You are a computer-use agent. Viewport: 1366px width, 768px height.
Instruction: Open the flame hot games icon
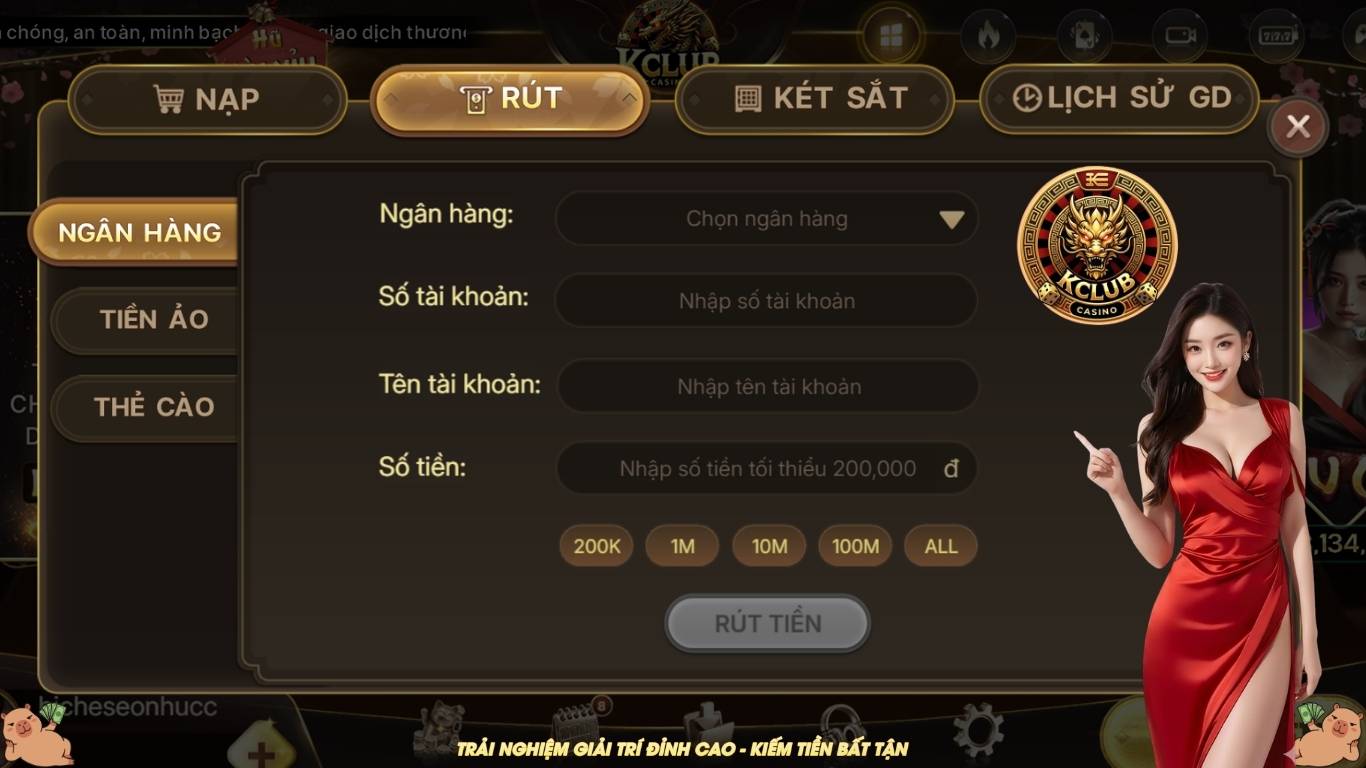point(988,33)
